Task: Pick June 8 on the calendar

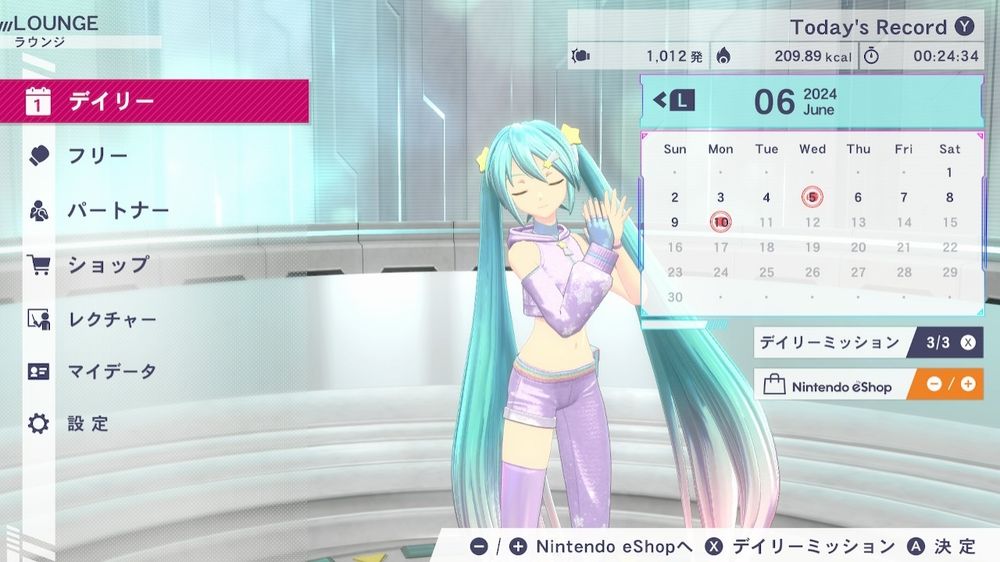Action: tap(949, 197)
